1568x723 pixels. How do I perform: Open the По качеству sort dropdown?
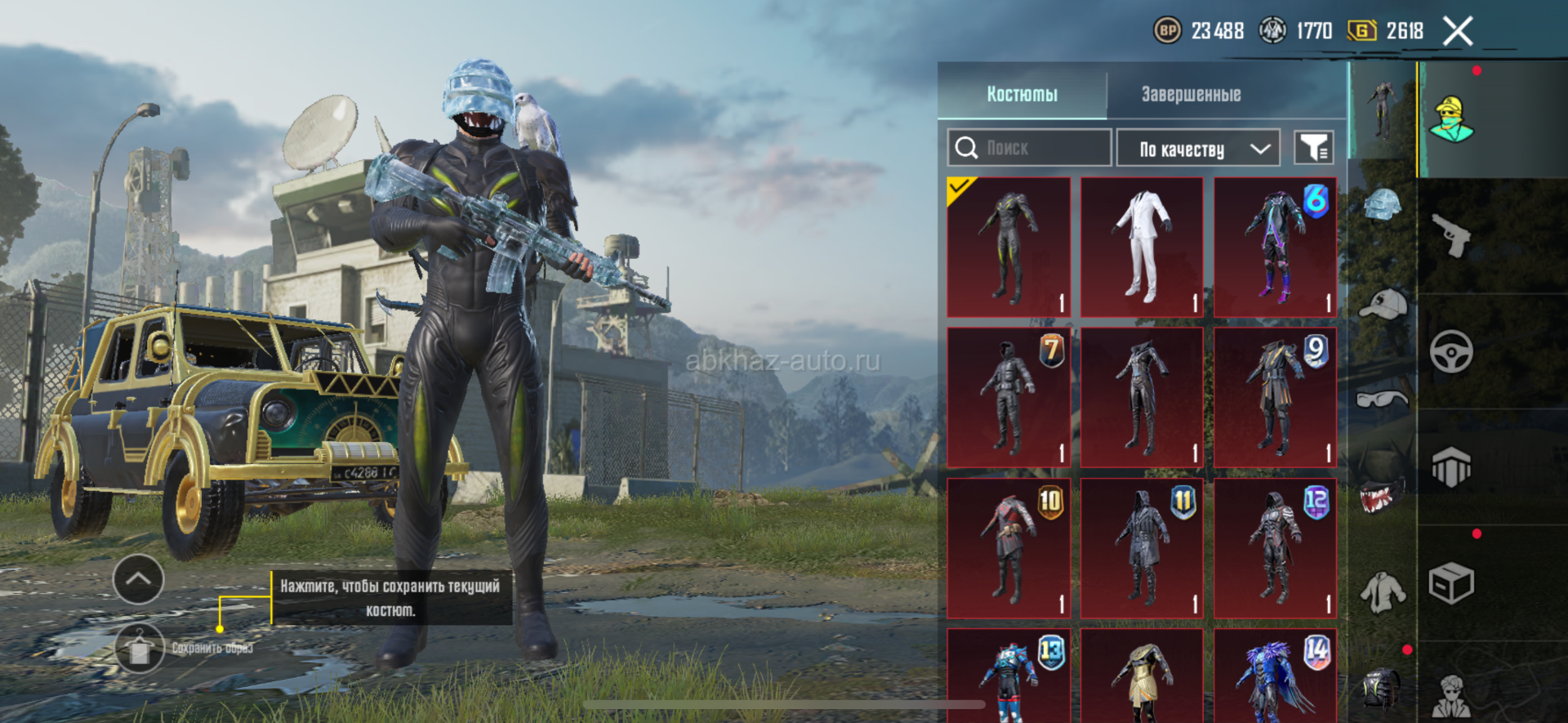click(1197, 149)
